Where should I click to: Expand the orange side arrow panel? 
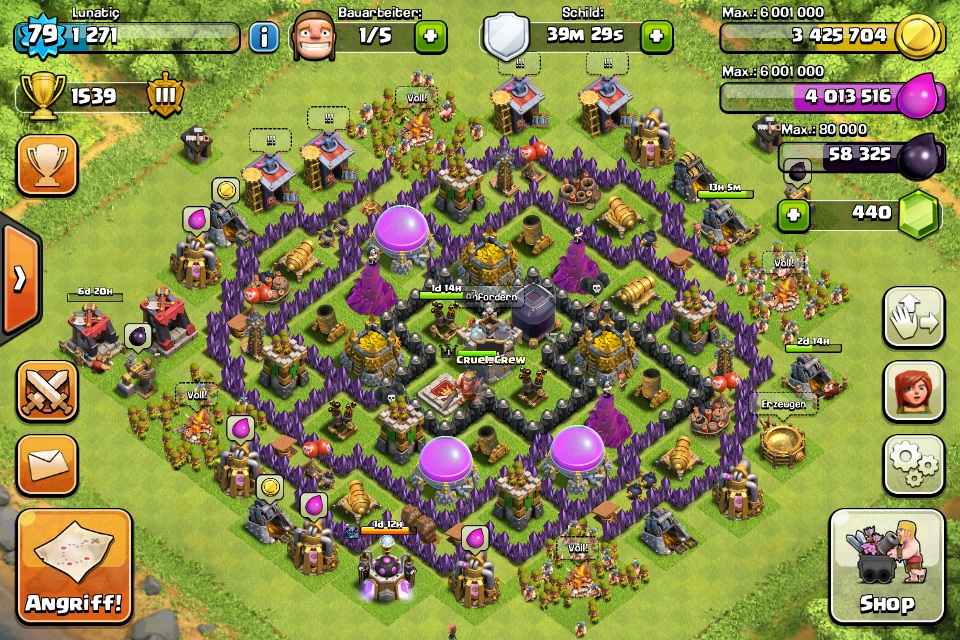(x=18, y=278)
